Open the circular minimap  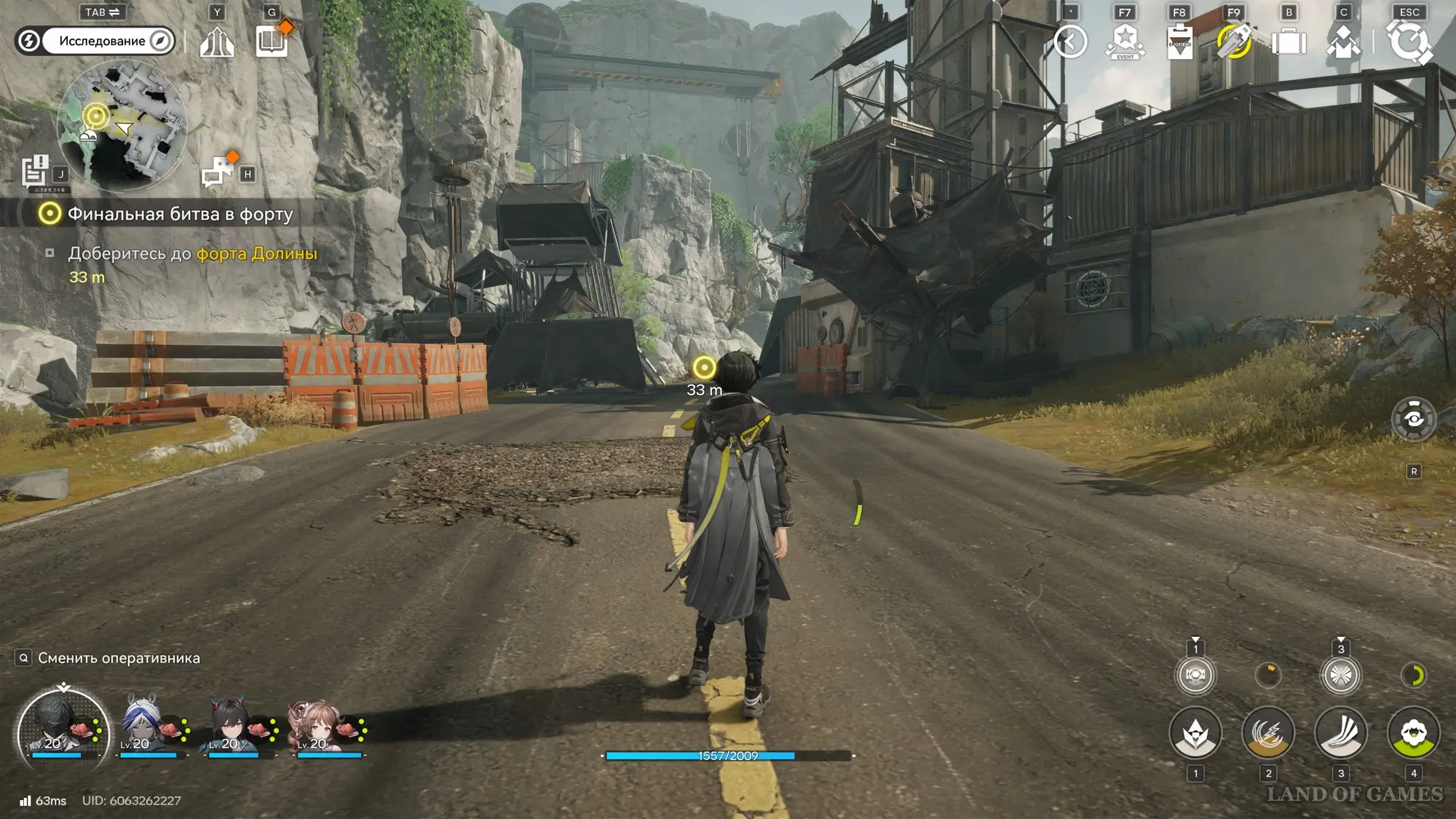122,124
